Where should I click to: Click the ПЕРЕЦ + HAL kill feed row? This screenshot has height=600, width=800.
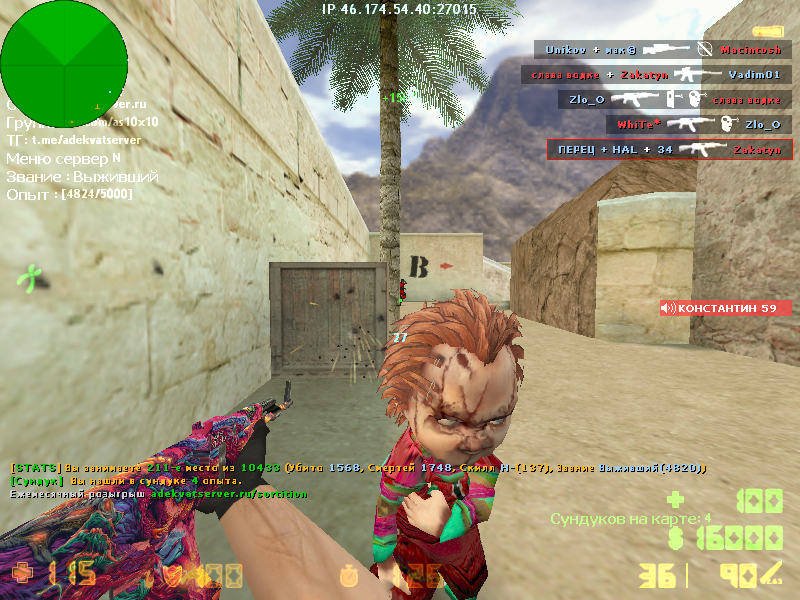coord(669,149)
